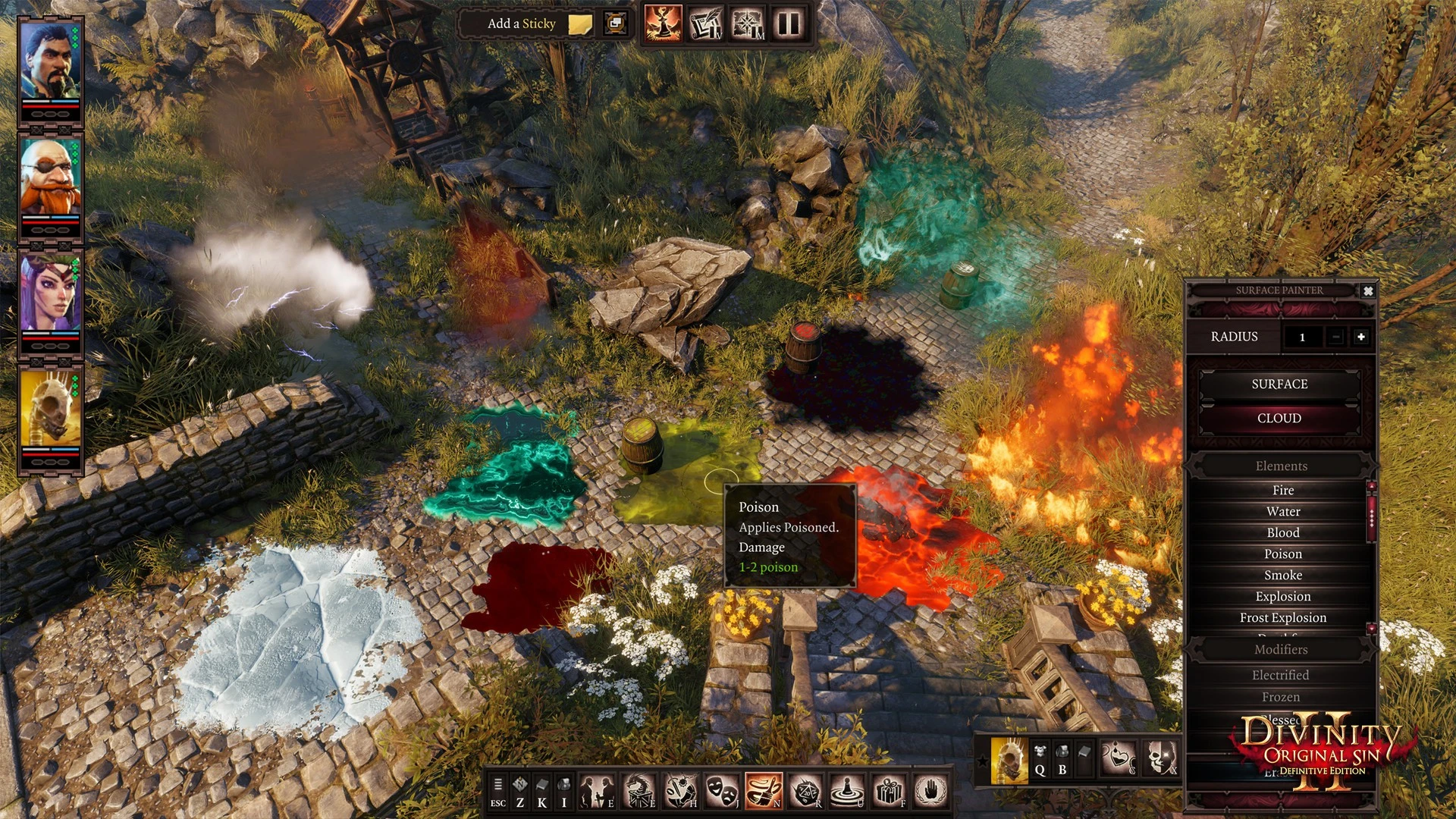Select Blood from the elements list
The image size is (1456, 819).
(1282, 533)
